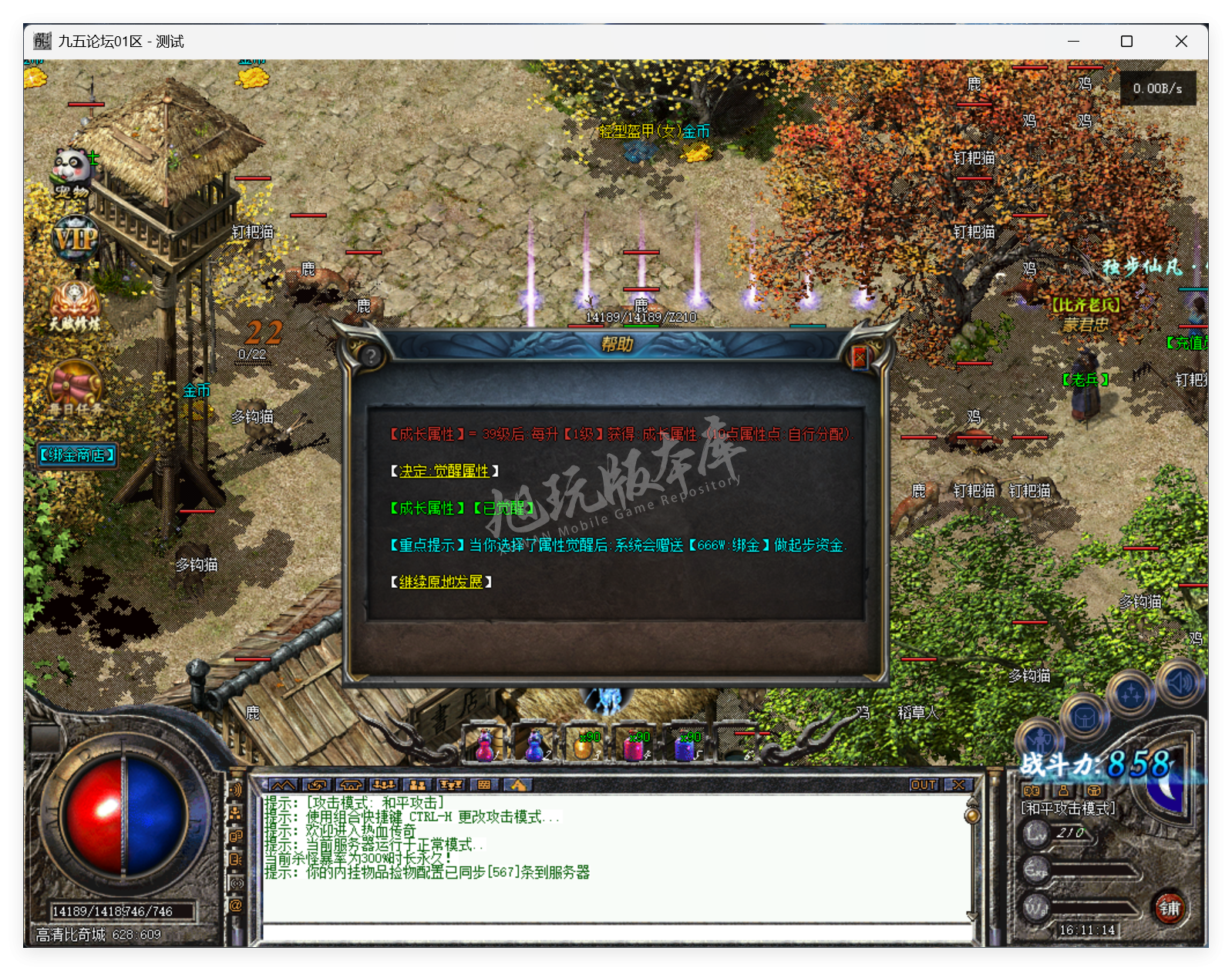Image resolution: width=1232 pixels, height=971 pixels.
Task: Open the 绑金商店 shop on the left
Action: (x=76, y=455)
